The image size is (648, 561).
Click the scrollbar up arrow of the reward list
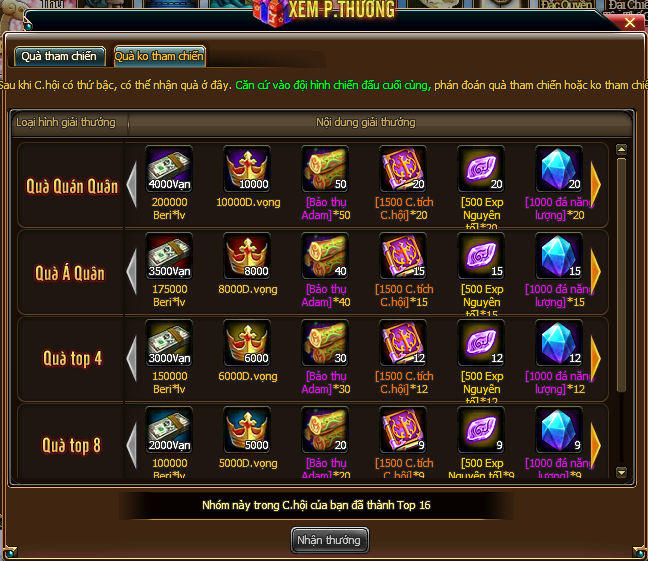pyautogui.click(x=621, y=151)
